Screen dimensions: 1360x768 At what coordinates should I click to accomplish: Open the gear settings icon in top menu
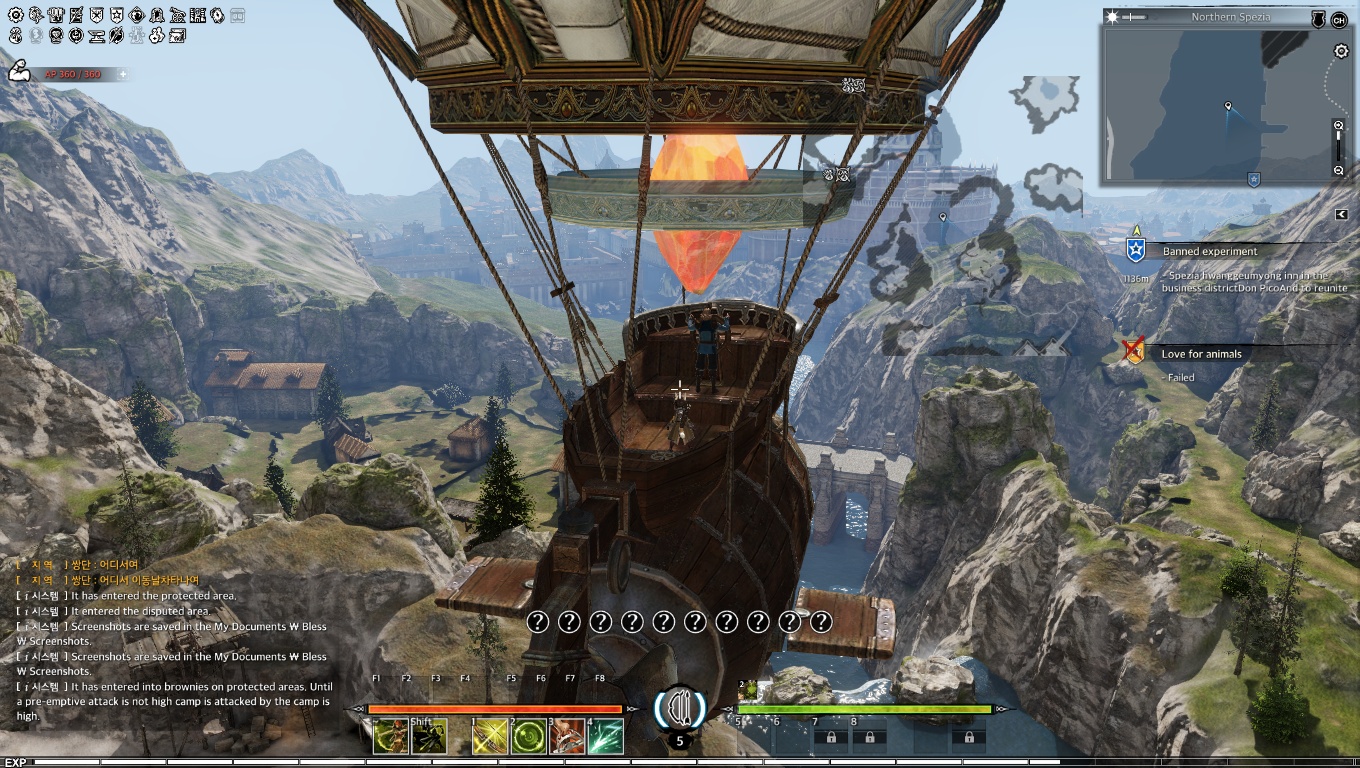pos(15,15)
